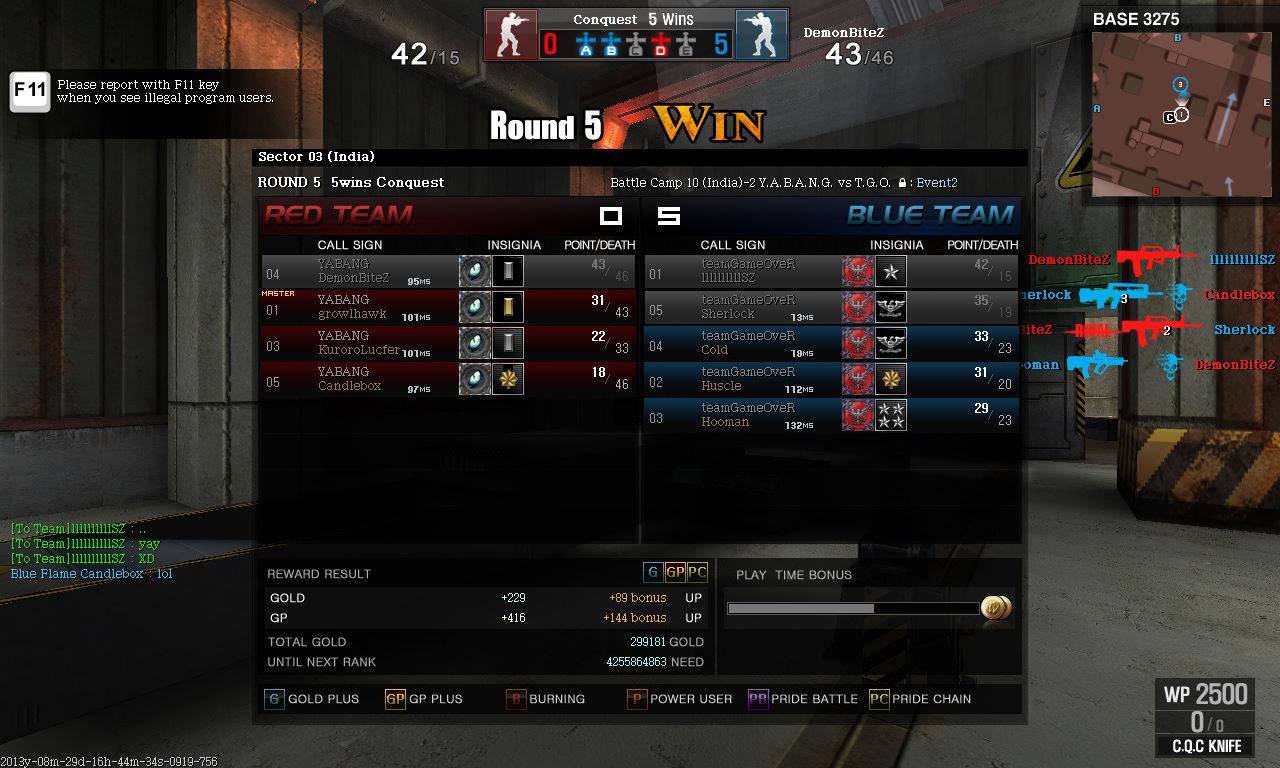Click the GOLD PLUS legend icon
Screen dimensions: 1280x768
point(273,699)
